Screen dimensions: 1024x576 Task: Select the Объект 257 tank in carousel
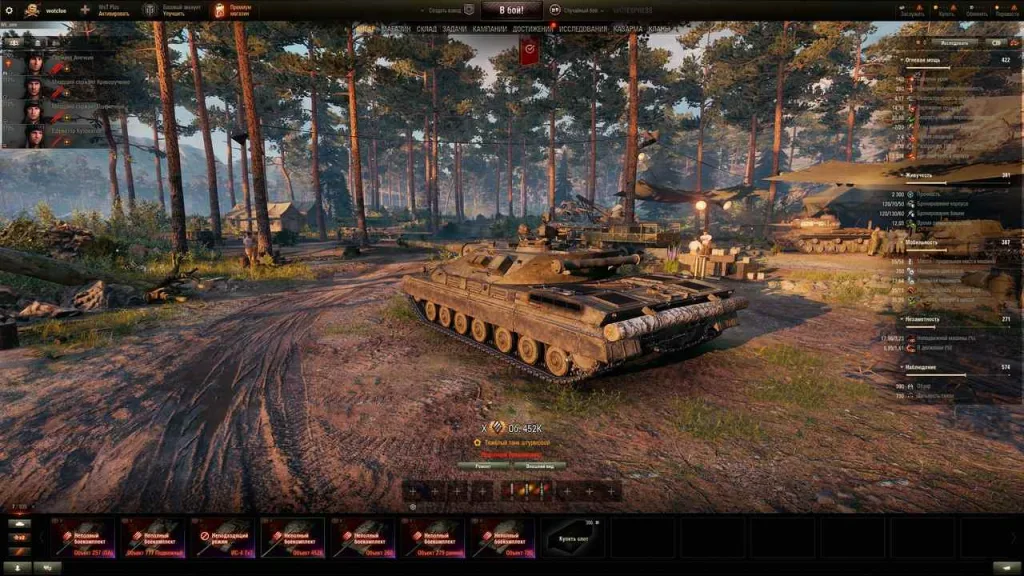pos(84,537)
